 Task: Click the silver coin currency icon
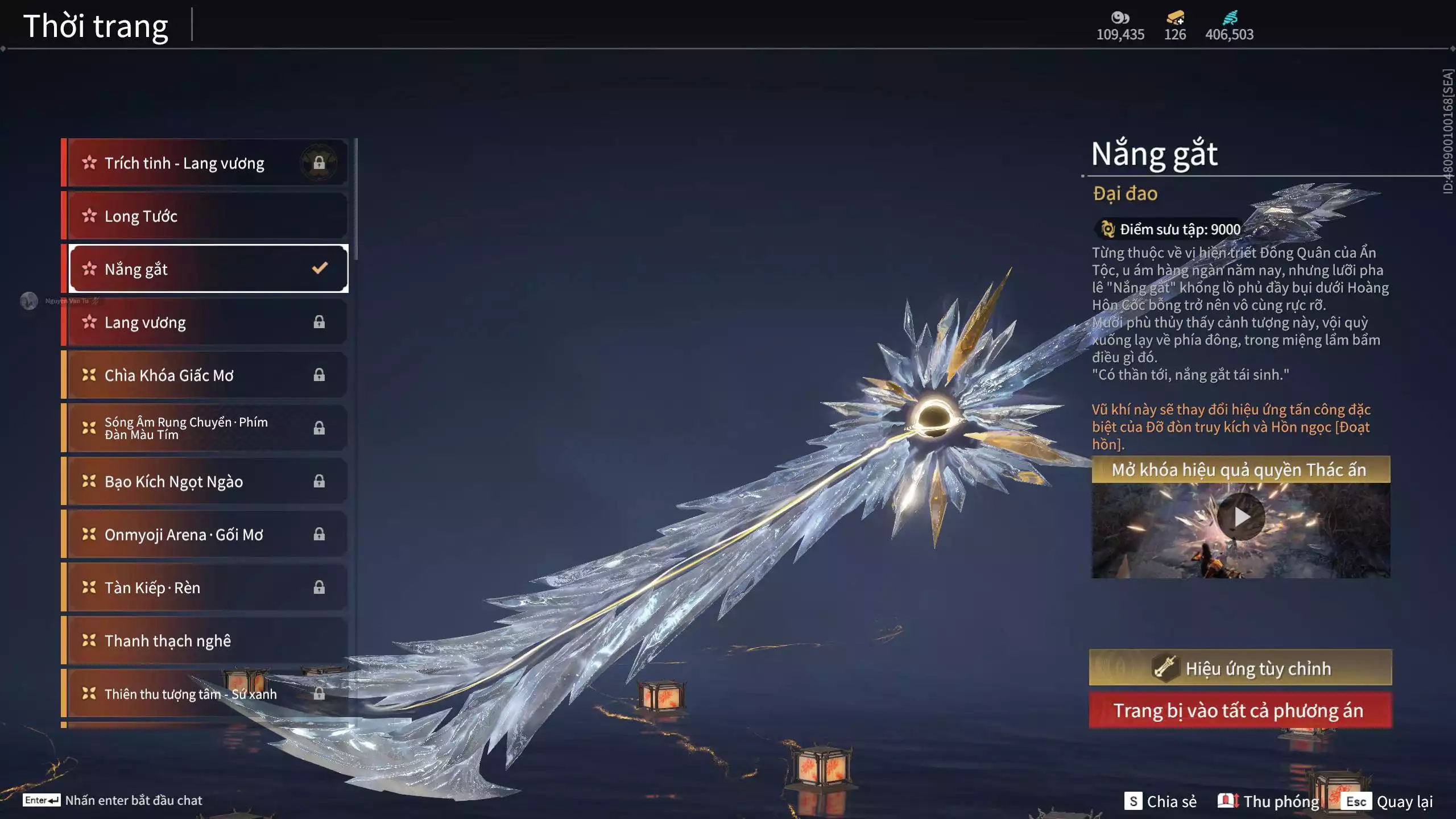[x=1120, y=18]
